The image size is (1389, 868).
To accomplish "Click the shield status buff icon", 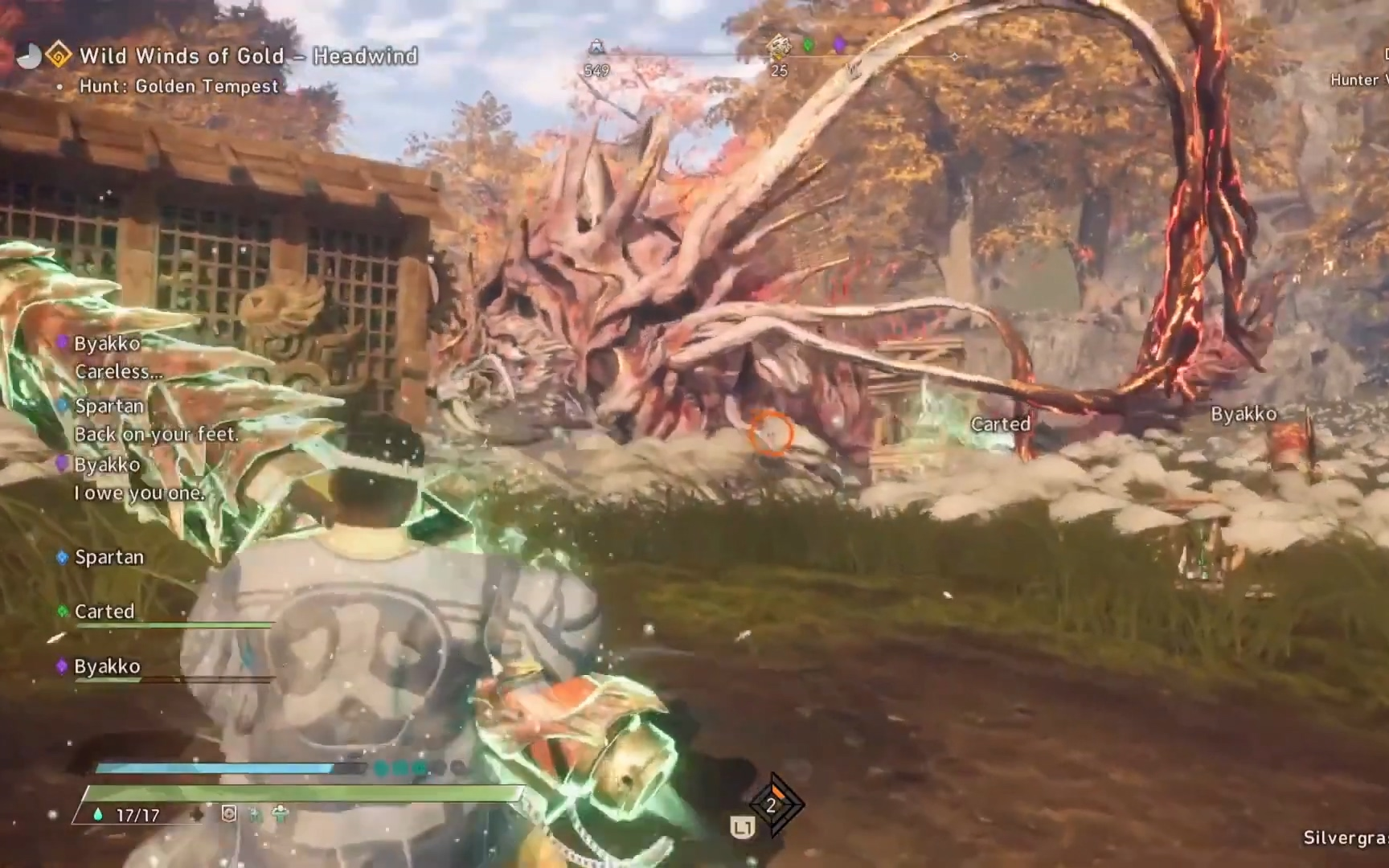I will (x=229, y=814).
